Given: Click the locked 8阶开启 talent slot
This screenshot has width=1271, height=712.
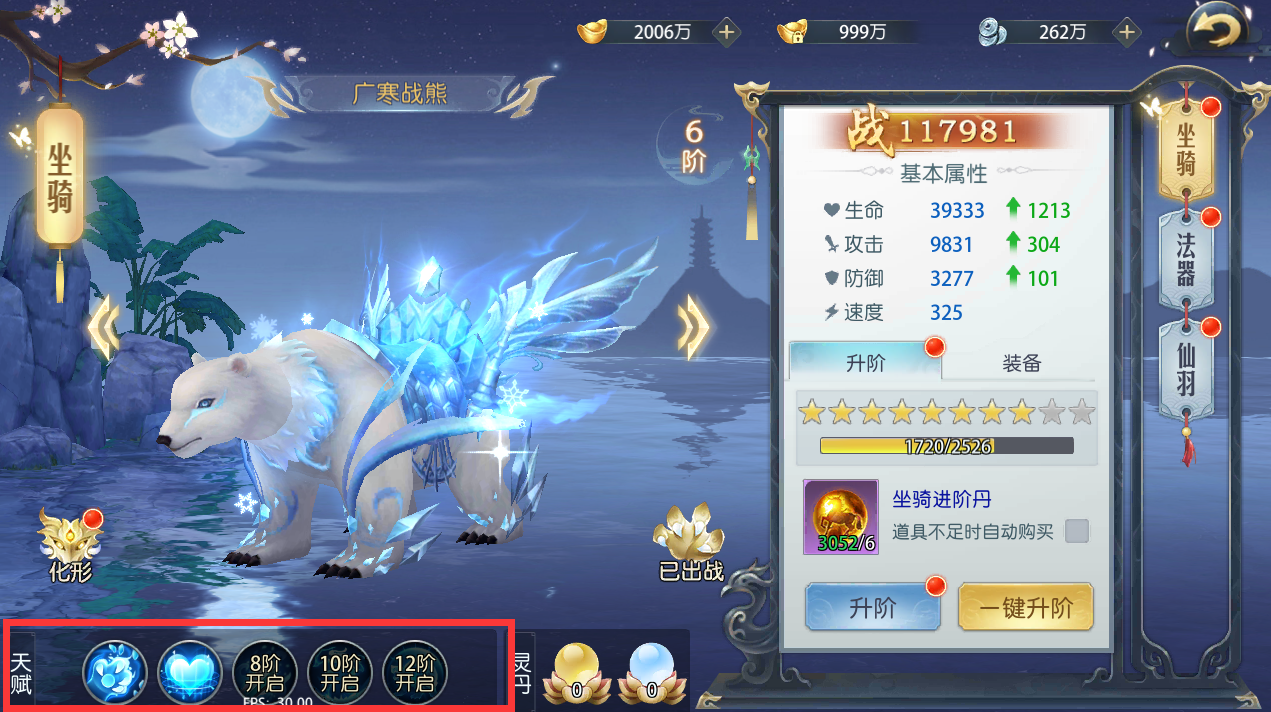Looking at the screenshot, I should 265,672.
